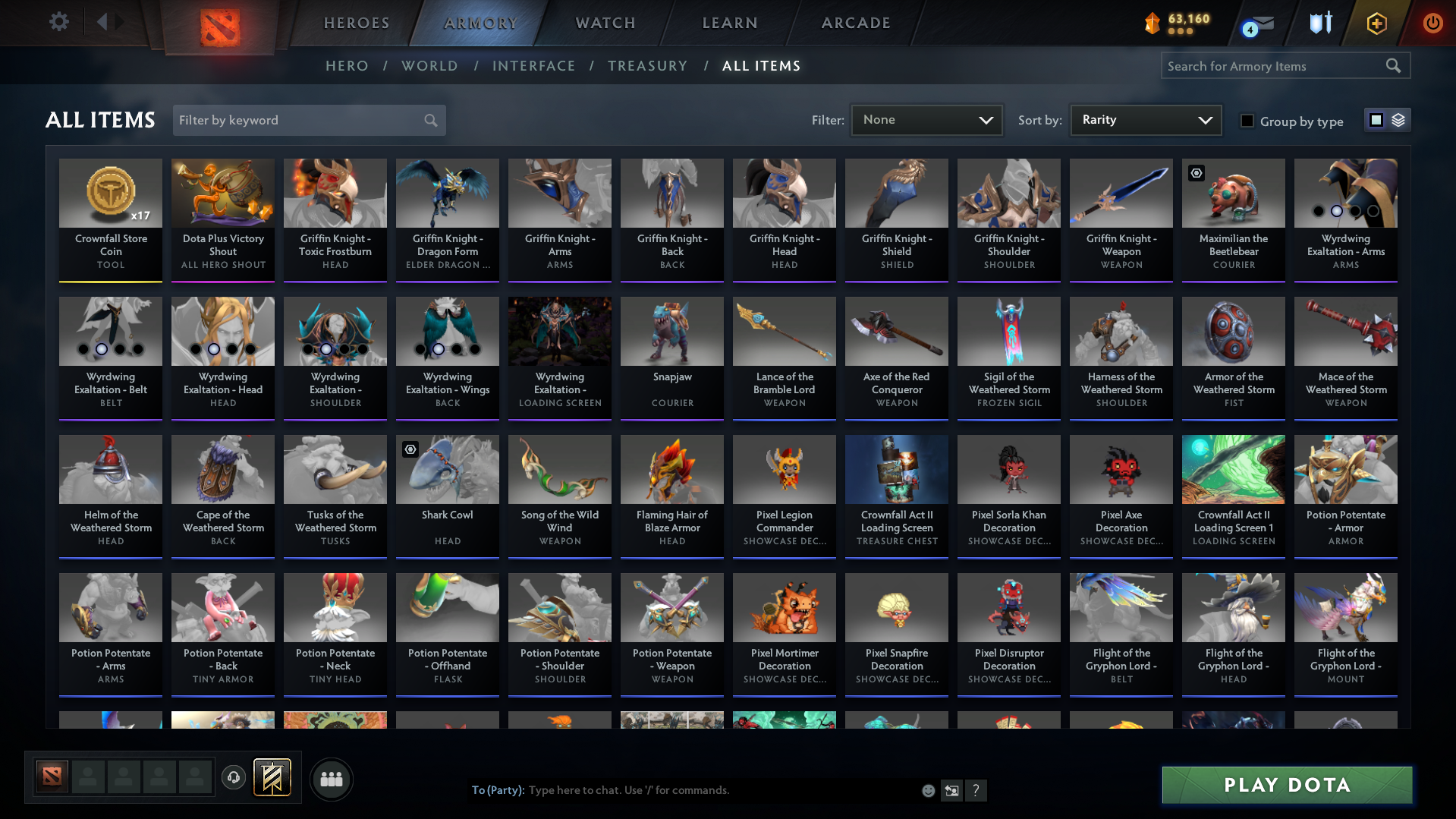Image resolution: width=1456 pixels, height=819 pixels.
Task: Open settings with the gear icon
Action: pyautogui.click(x=59, y=22)
